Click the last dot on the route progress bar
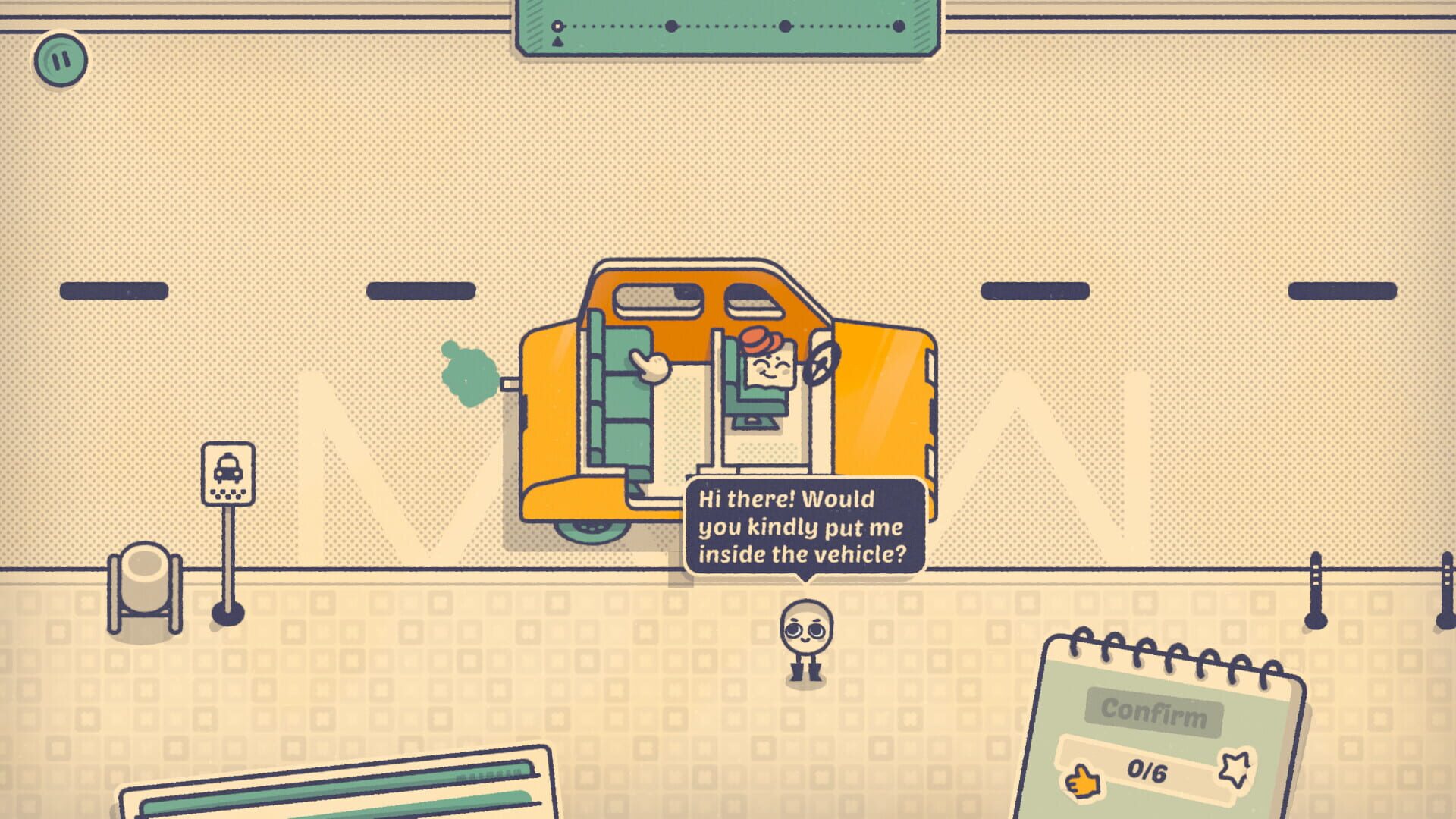The height and width of the screenshot is (819, 1456). pos(899,25)
